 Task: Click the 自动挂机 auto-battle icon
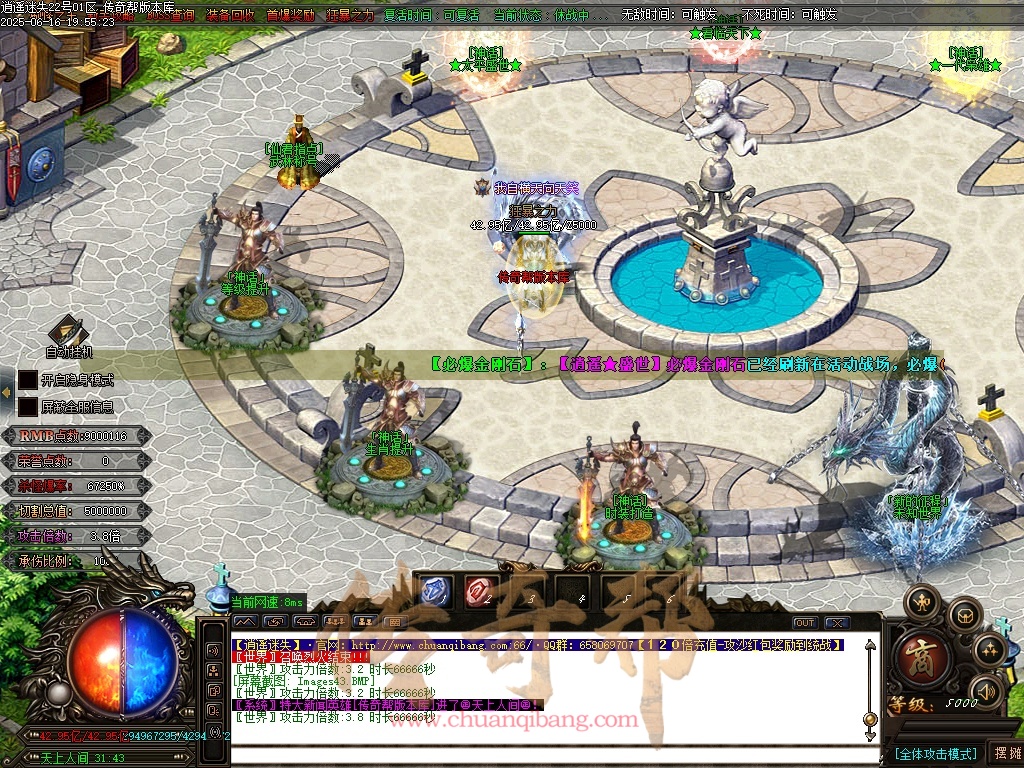point(69,330)
